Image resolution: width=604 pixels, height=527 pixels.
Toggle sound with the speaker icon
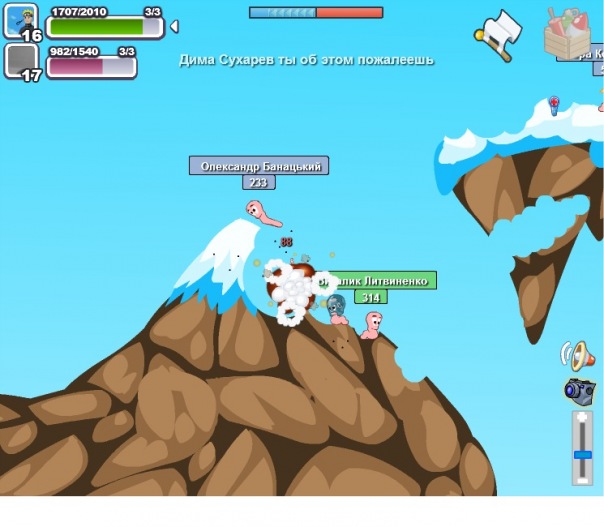tap(578, 354)
